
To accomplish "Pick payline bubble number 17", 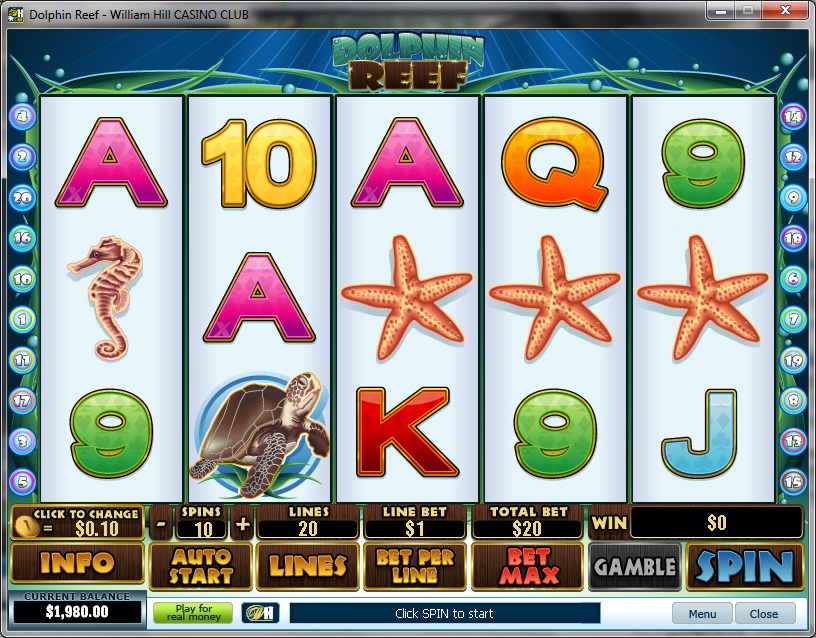I will click(22, 400).
